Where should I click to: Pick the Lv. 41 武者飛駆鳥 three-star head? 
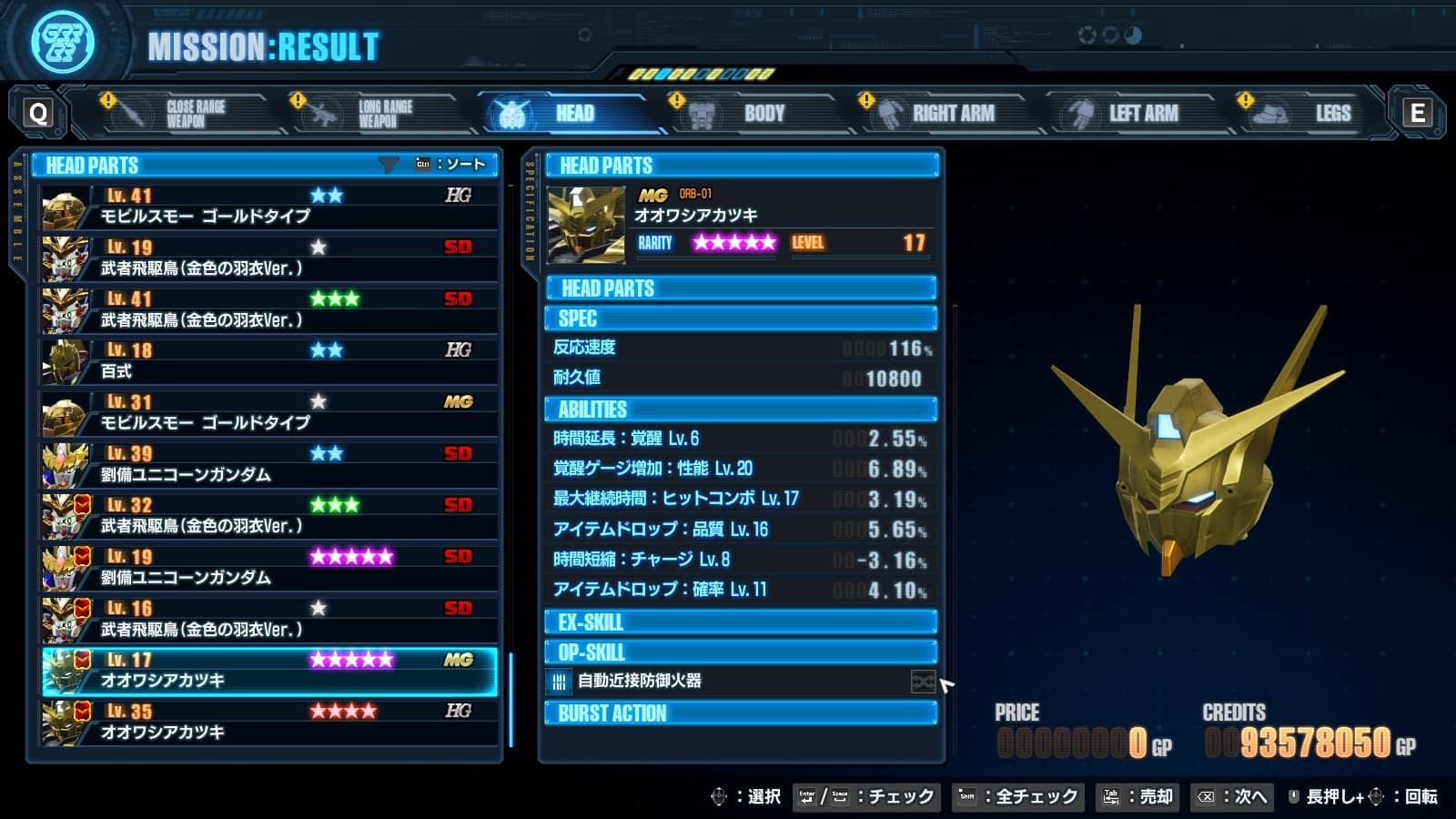click(x=269, y=309)
